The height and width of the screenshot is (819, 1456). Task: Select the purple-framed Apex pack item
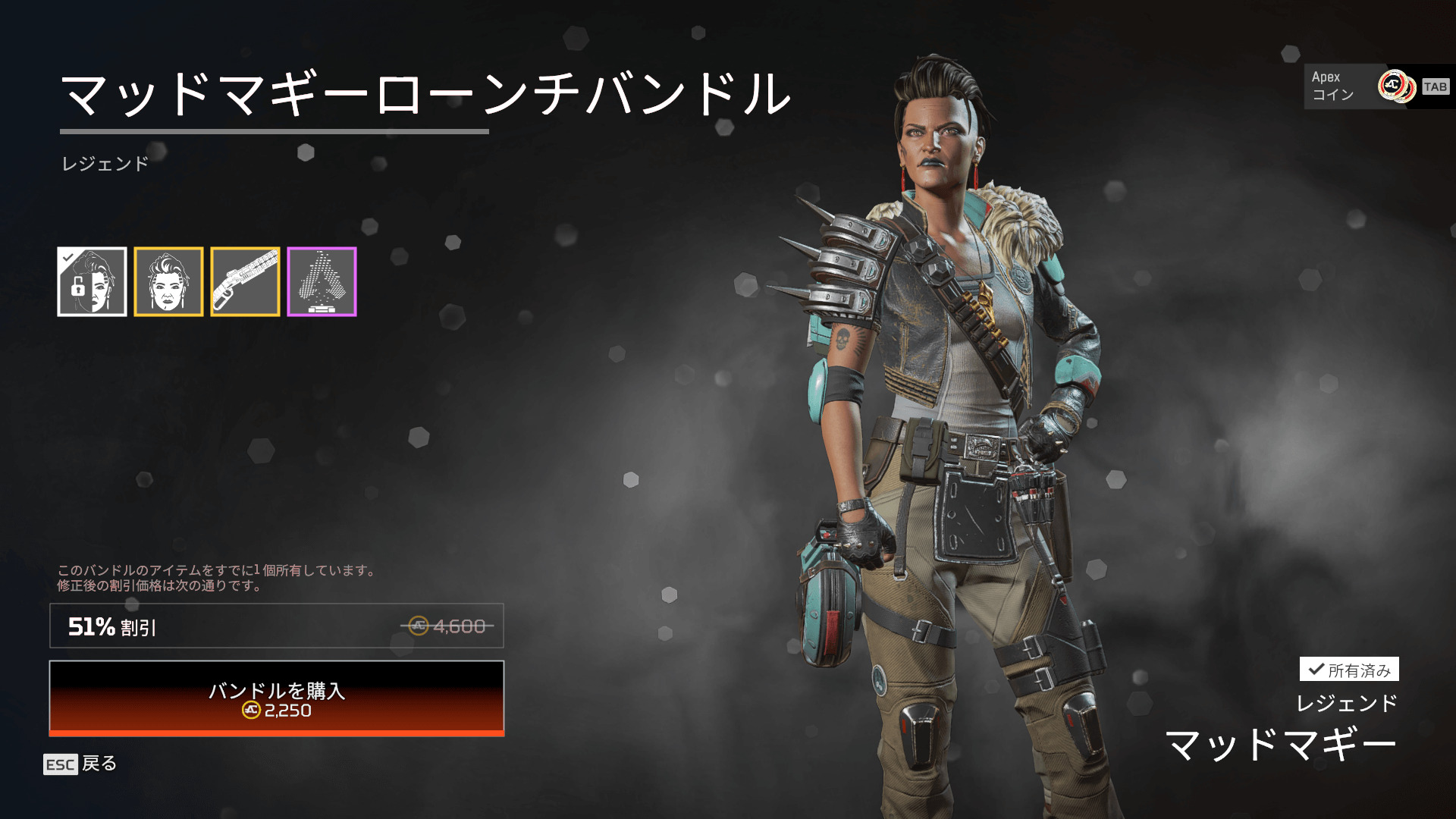coord(322,281)
